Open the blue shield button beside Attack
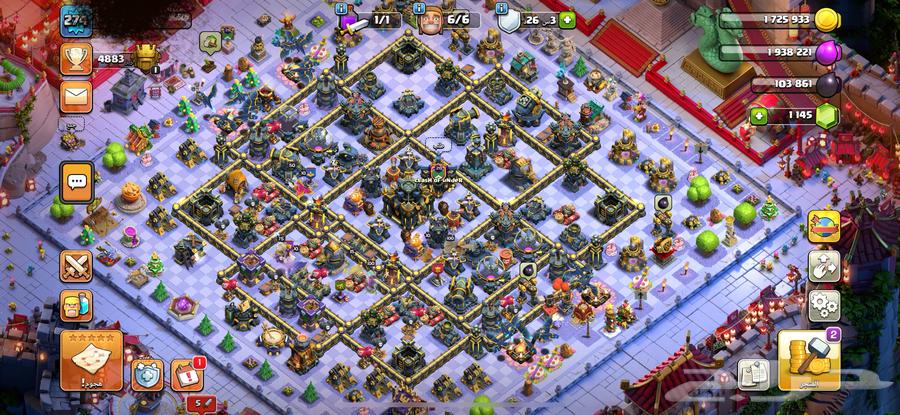The height and width of the screenshot is (415, 900). click(146, 374)
